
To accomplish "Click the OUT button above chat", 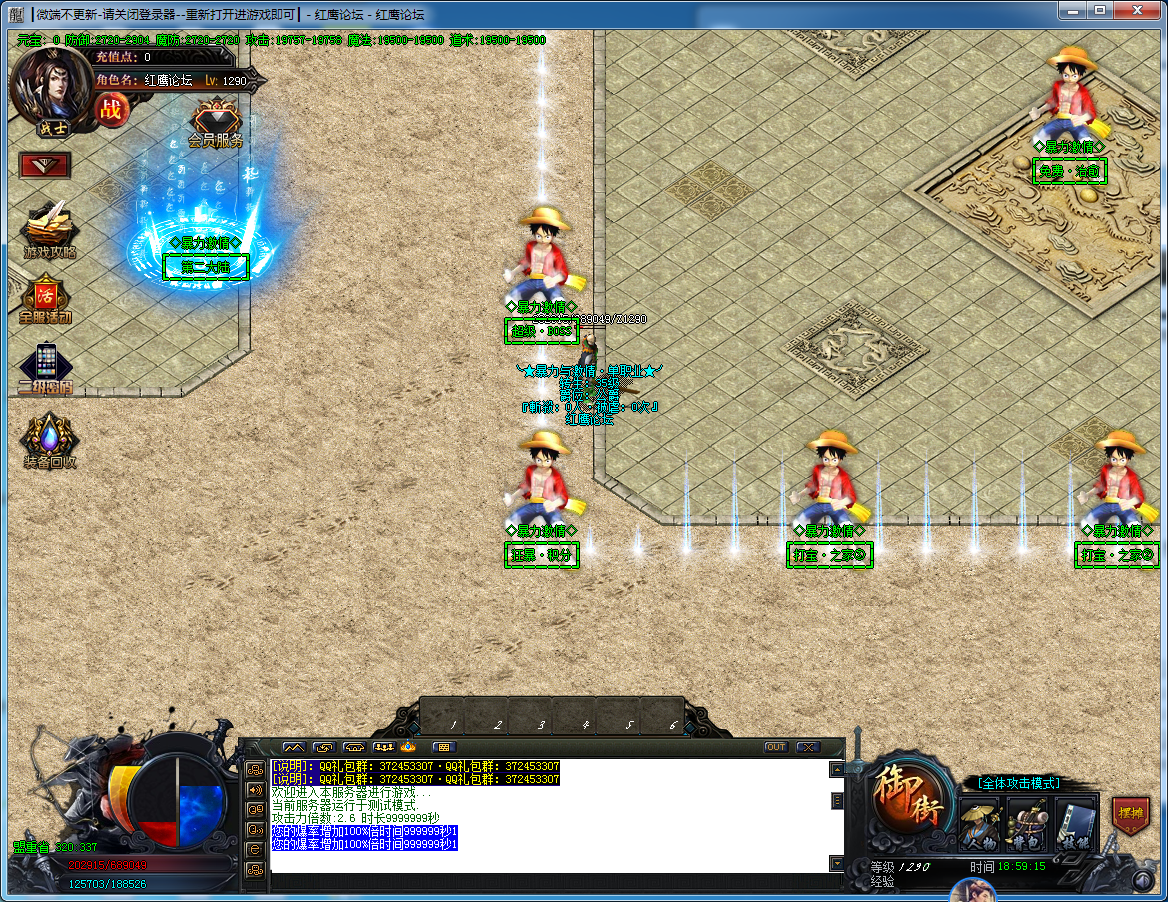I will (776, 747).
